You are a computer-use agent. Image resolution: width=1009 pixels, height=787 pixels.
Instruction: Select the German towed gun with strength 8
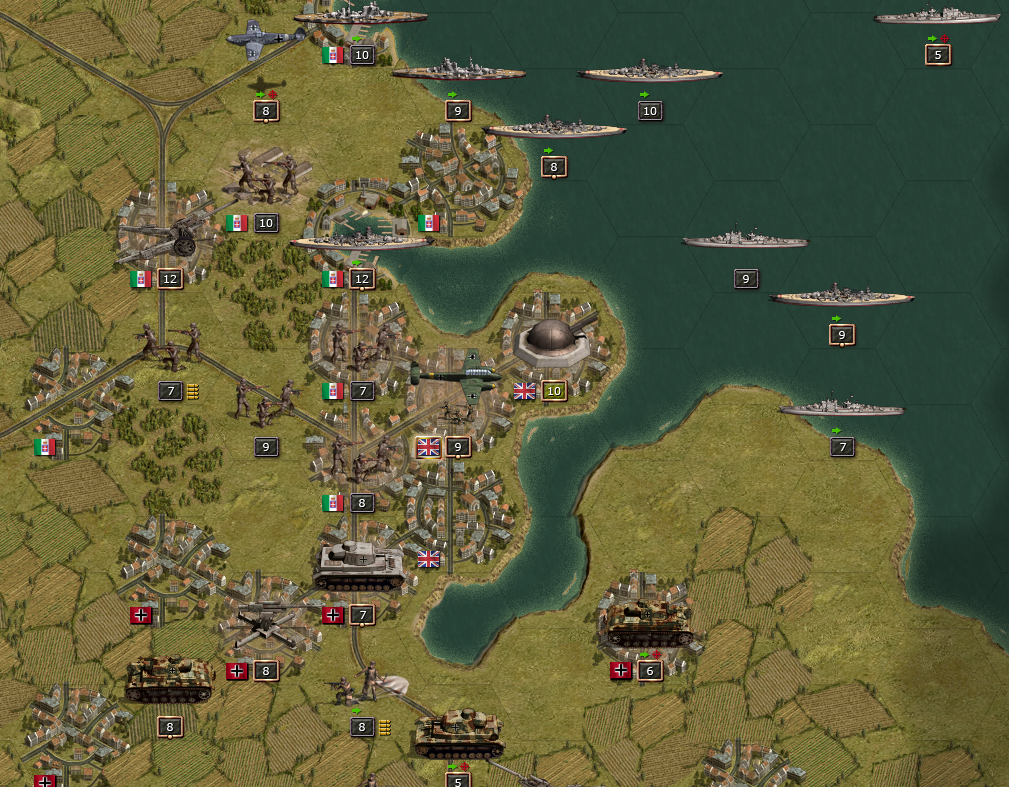(265, 625)
